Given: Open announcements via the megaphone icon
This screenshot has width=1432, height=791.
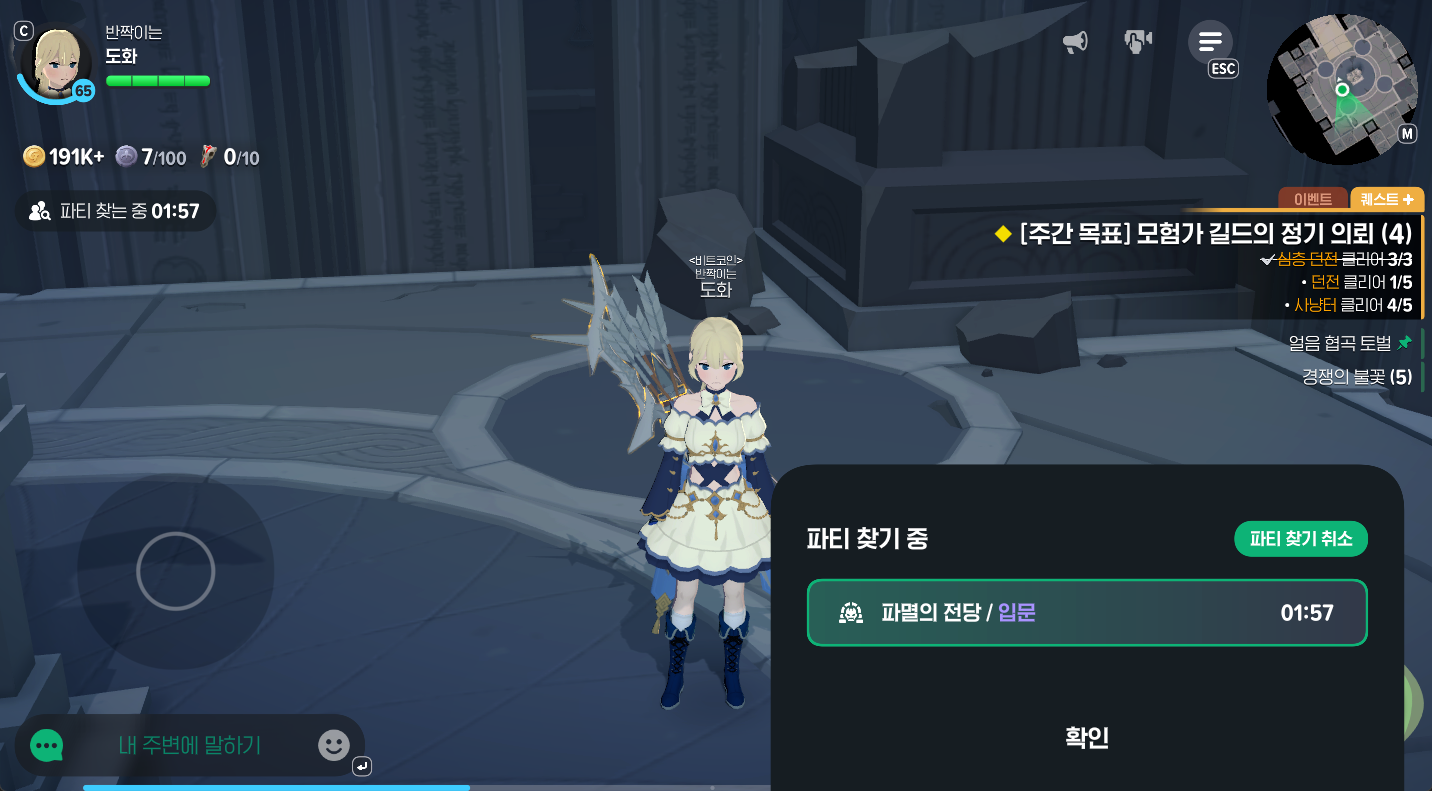Looking at the screenshot, I should tap(1076, 40).
